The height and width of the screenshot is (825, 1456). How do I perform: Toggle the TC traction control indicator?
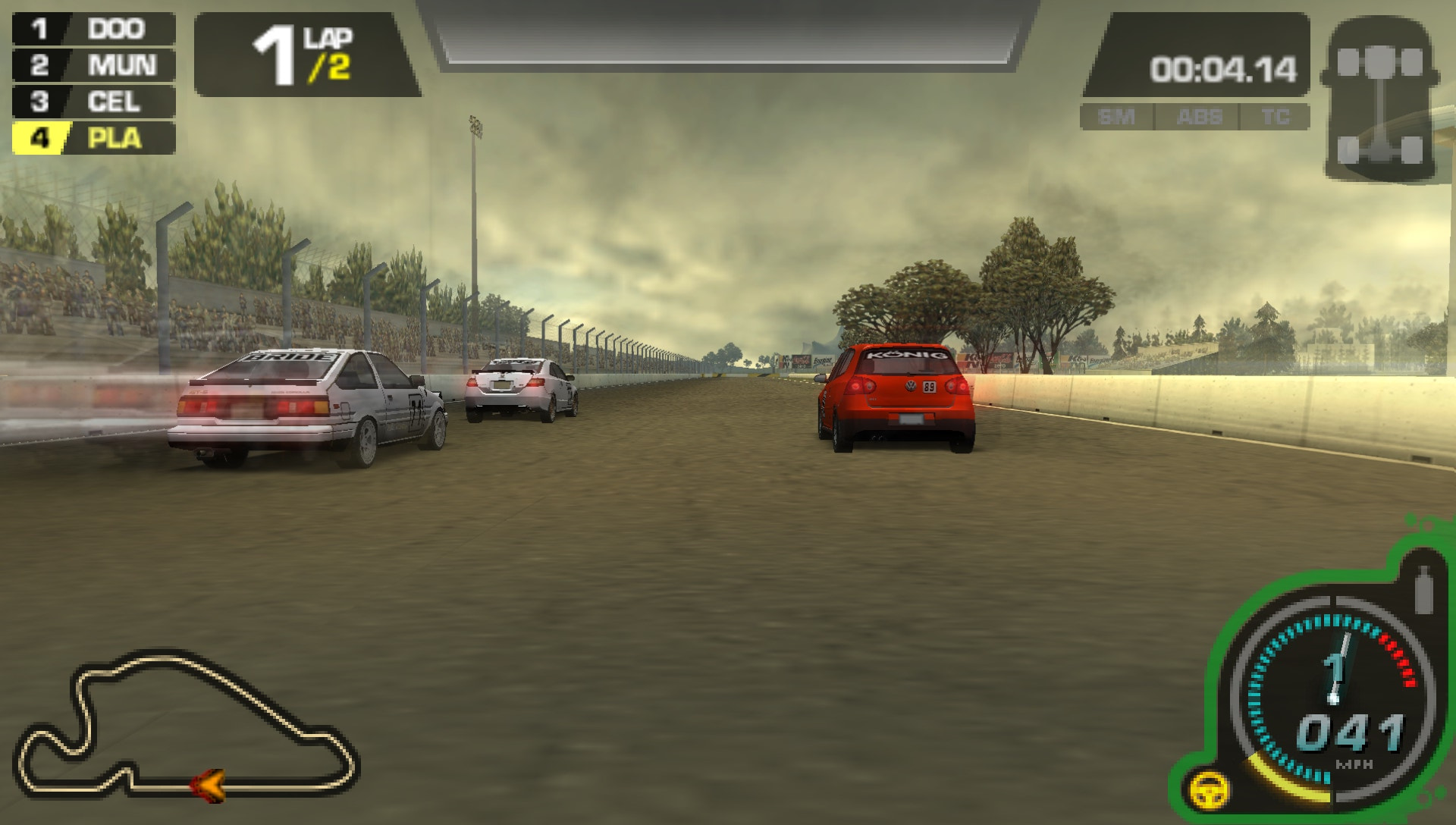pyautogui.click(x=1277, y=117)
